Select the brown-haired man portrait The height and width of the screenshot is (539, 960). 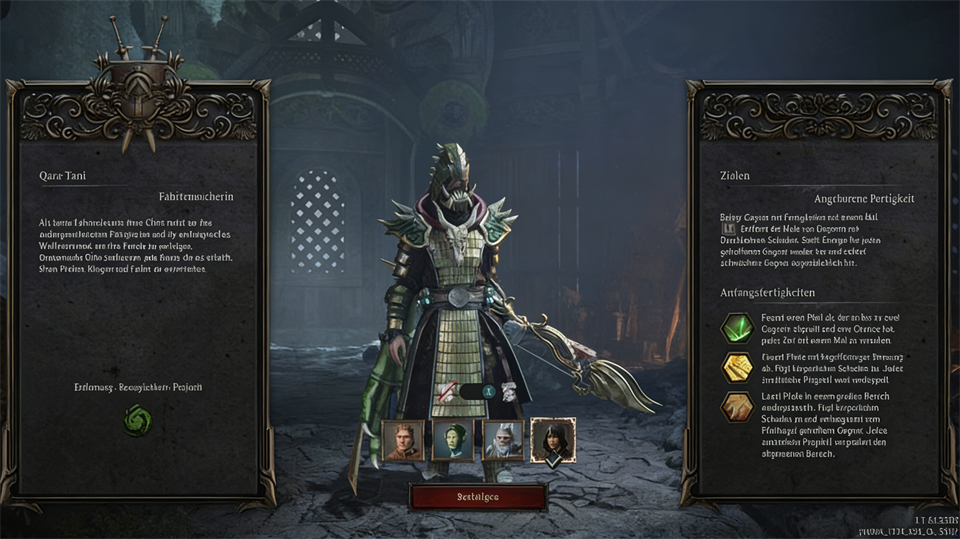[403, 440]
